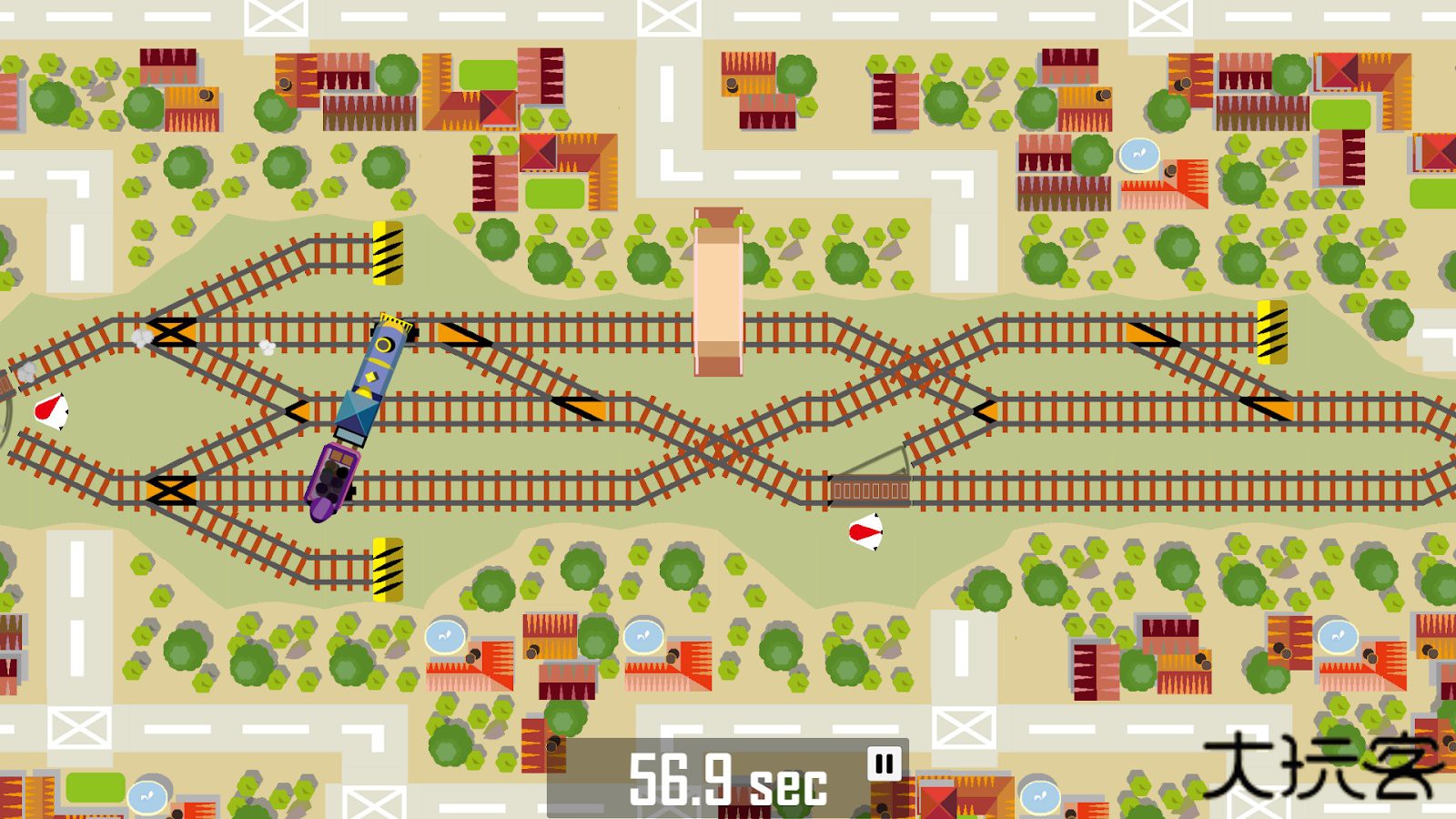
Task: Pause the game with the pause button
Action: pos(884,763)
